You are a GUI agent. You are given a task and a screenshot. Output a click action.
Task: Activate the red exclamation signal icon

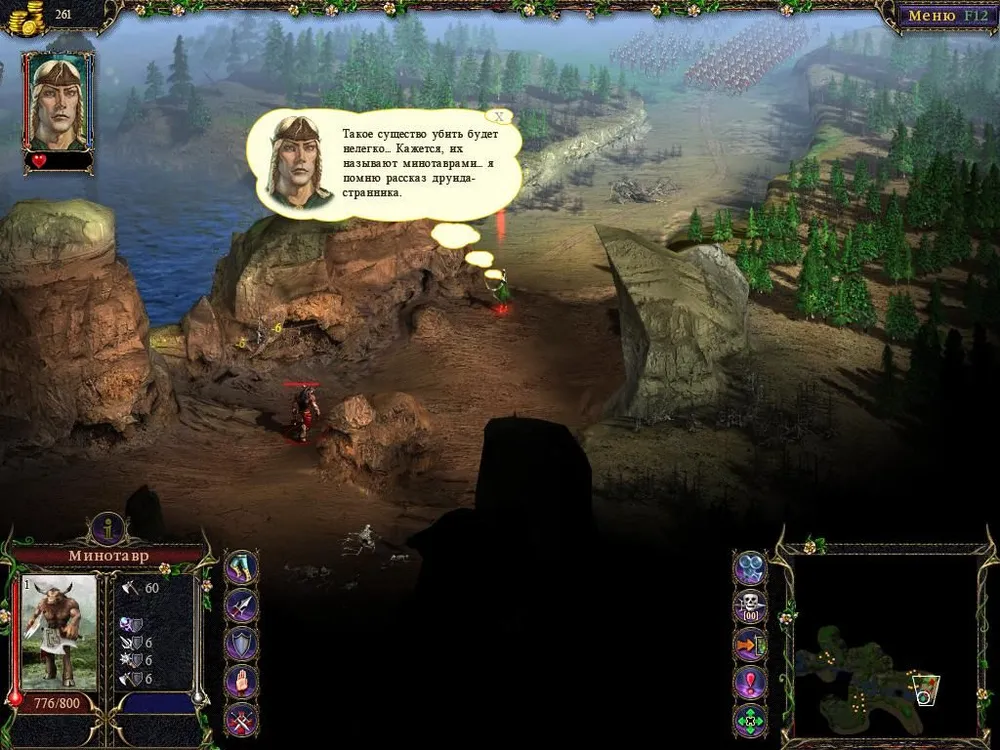pos(750,682)
